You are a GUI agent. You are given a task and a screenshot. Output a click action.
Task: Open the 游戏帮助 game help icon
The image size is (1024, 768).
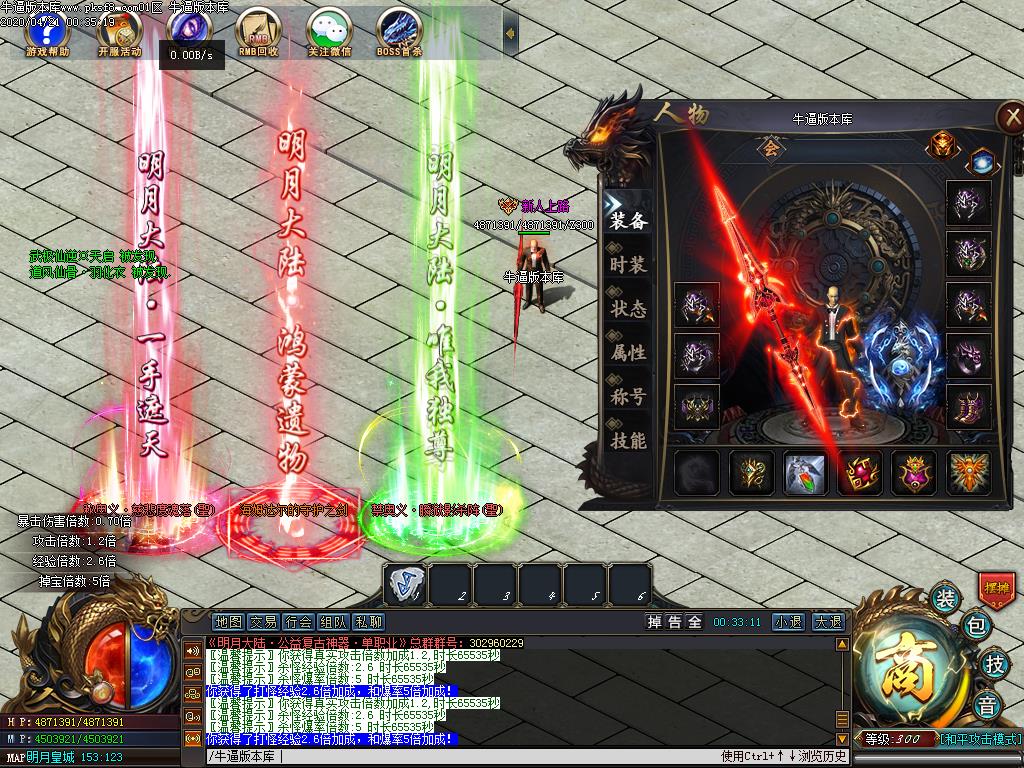pyautogui.click(x=48, y=32)
